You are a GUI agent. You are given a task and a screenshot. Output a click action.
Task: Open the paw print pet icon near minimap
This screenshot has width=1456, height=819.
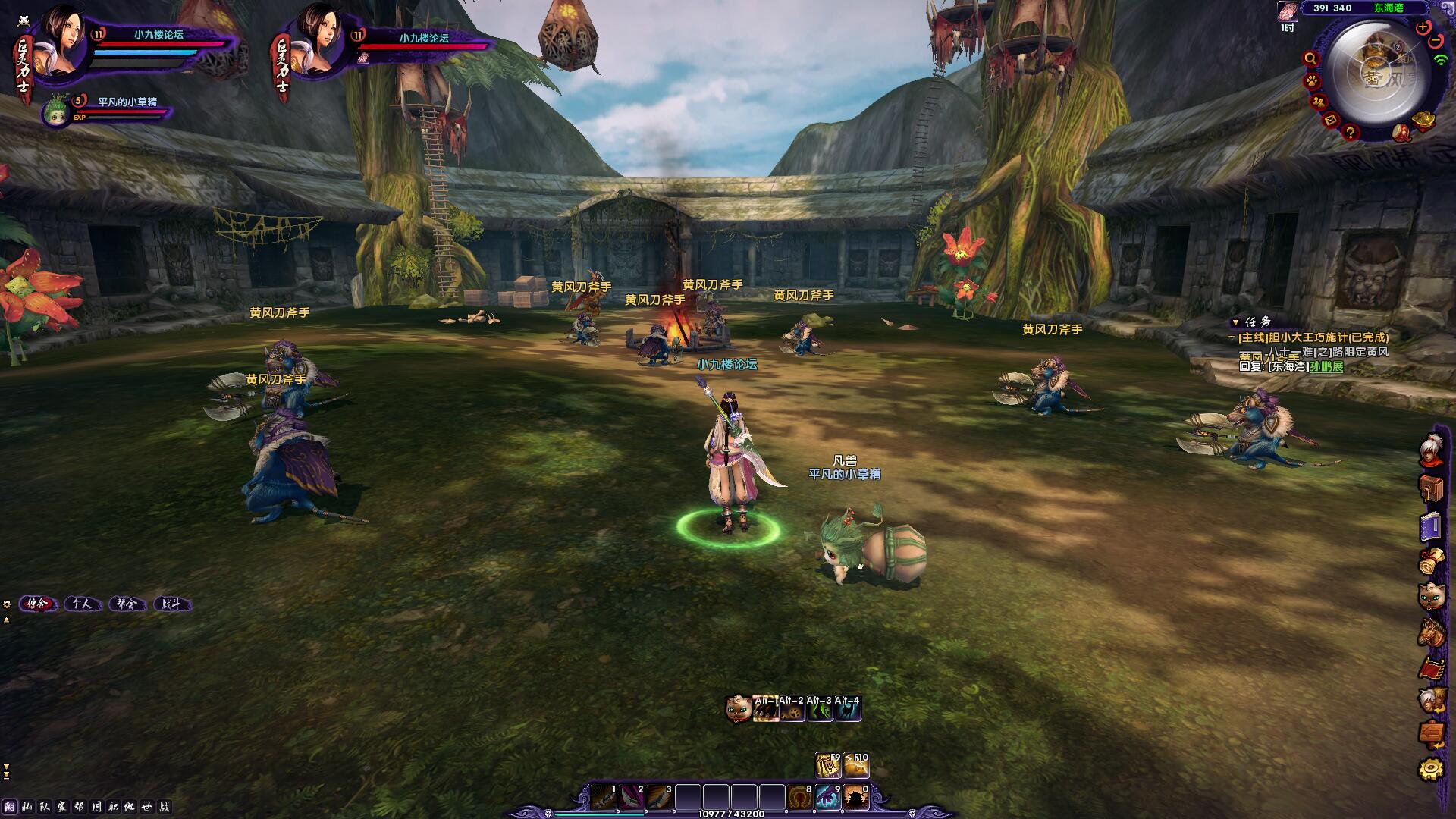click(x=1312, y=81)
